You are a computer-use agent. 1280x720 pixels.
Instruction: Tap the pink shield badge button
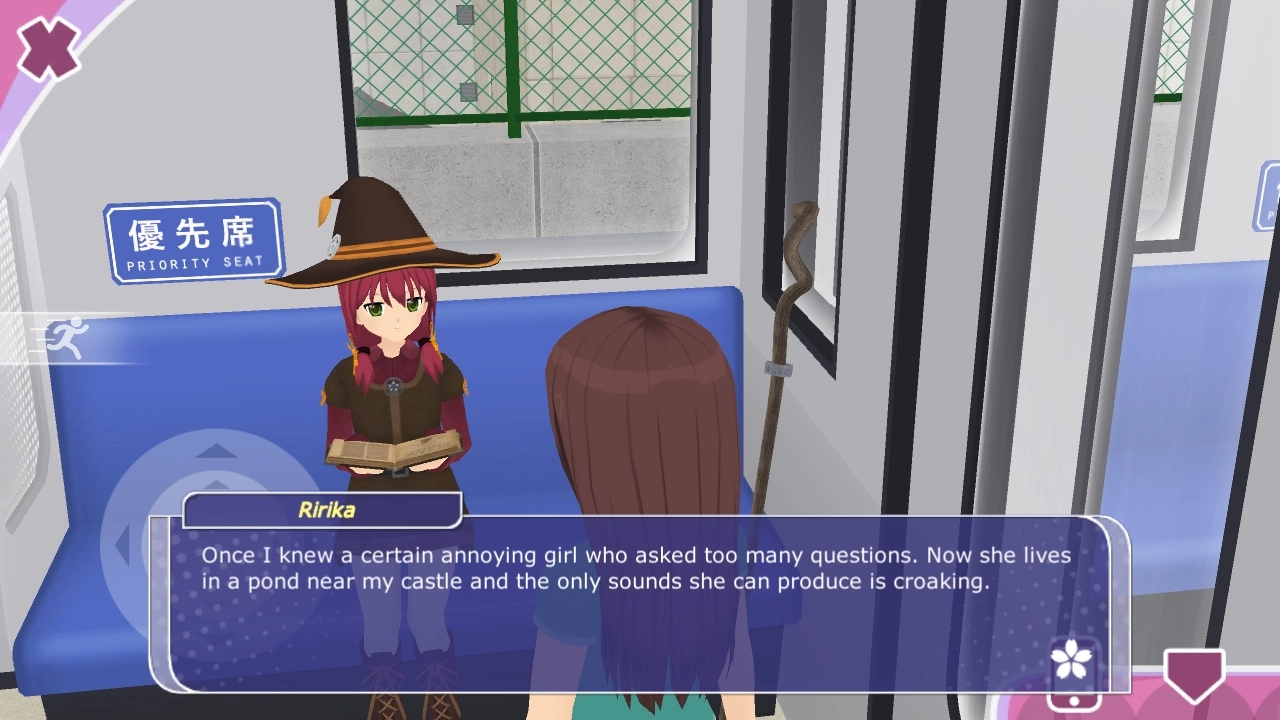point(1194,676)
